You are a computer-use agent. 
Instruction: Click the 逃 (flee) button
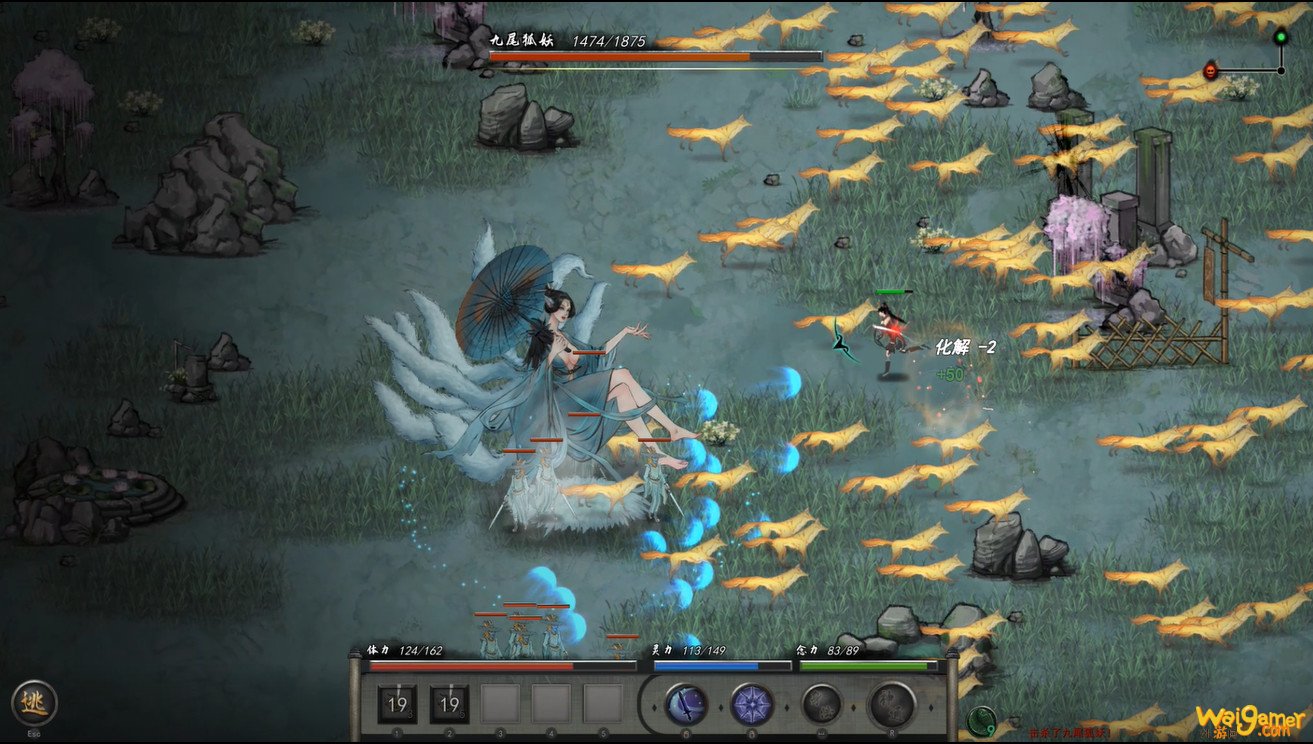(x=34, y=703)
